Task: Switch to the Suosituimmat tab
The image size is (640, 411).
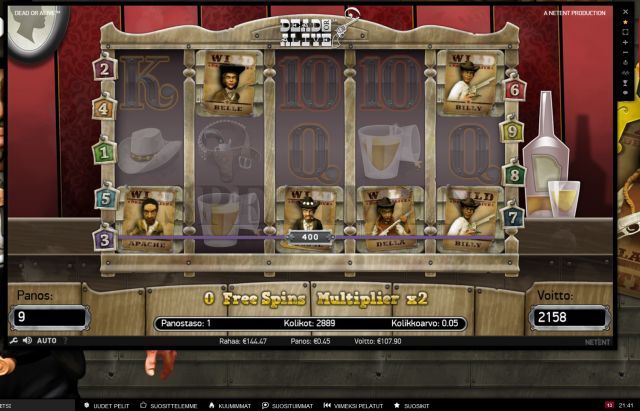Action: tap(292, 405)
